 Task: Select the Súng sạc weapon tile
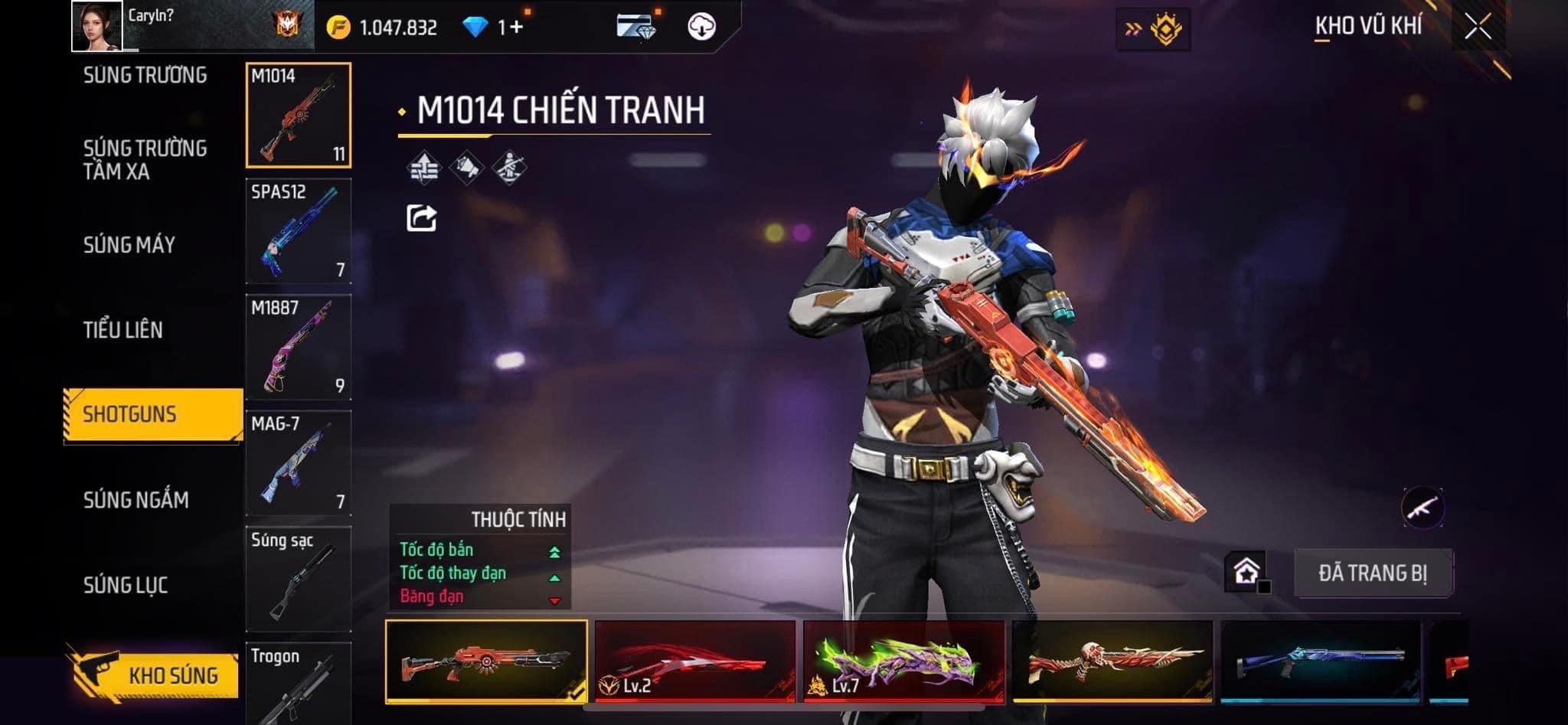coord(299,579)
